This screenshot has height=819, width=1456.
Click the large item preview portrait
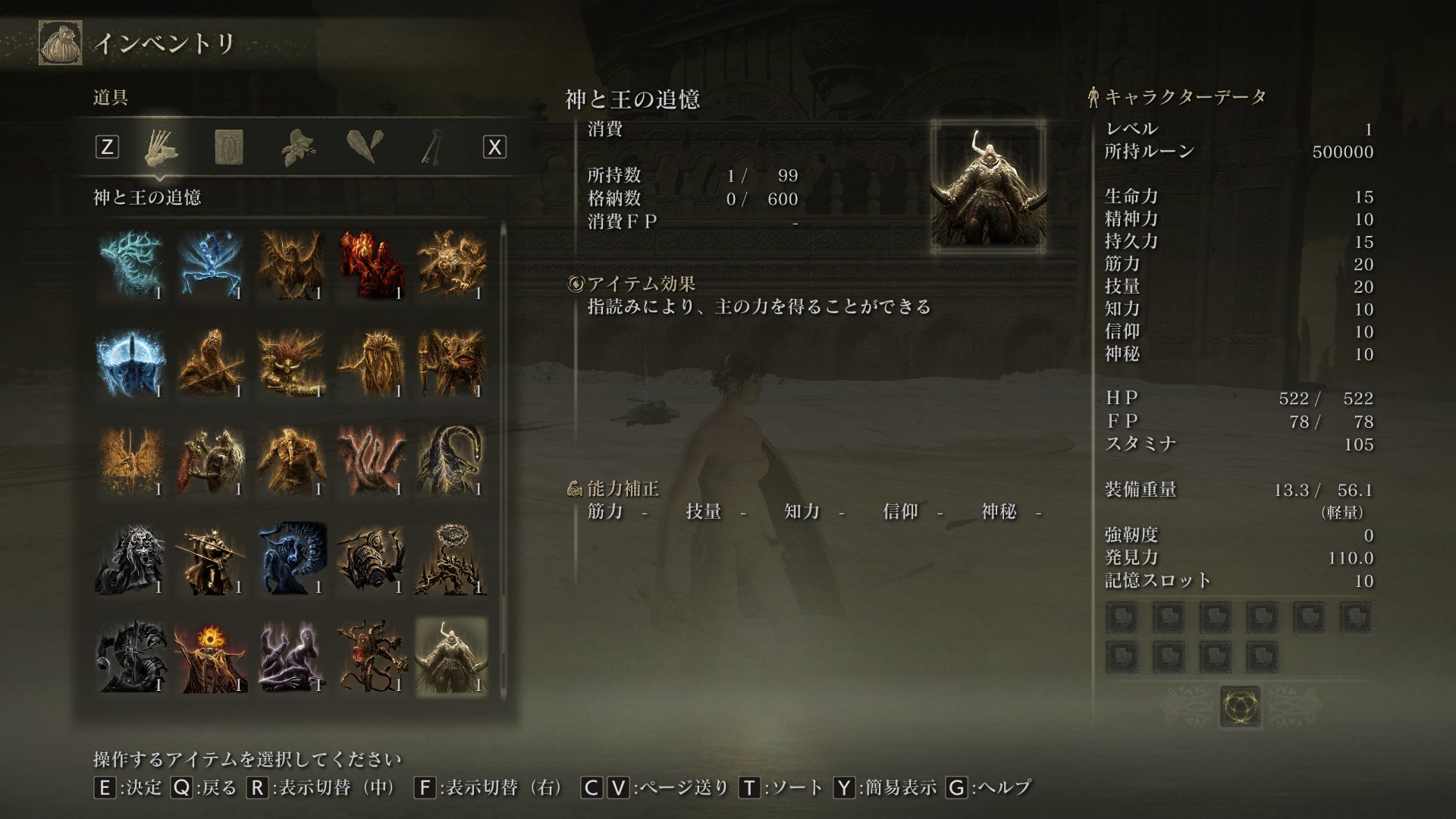pos(987,187)
